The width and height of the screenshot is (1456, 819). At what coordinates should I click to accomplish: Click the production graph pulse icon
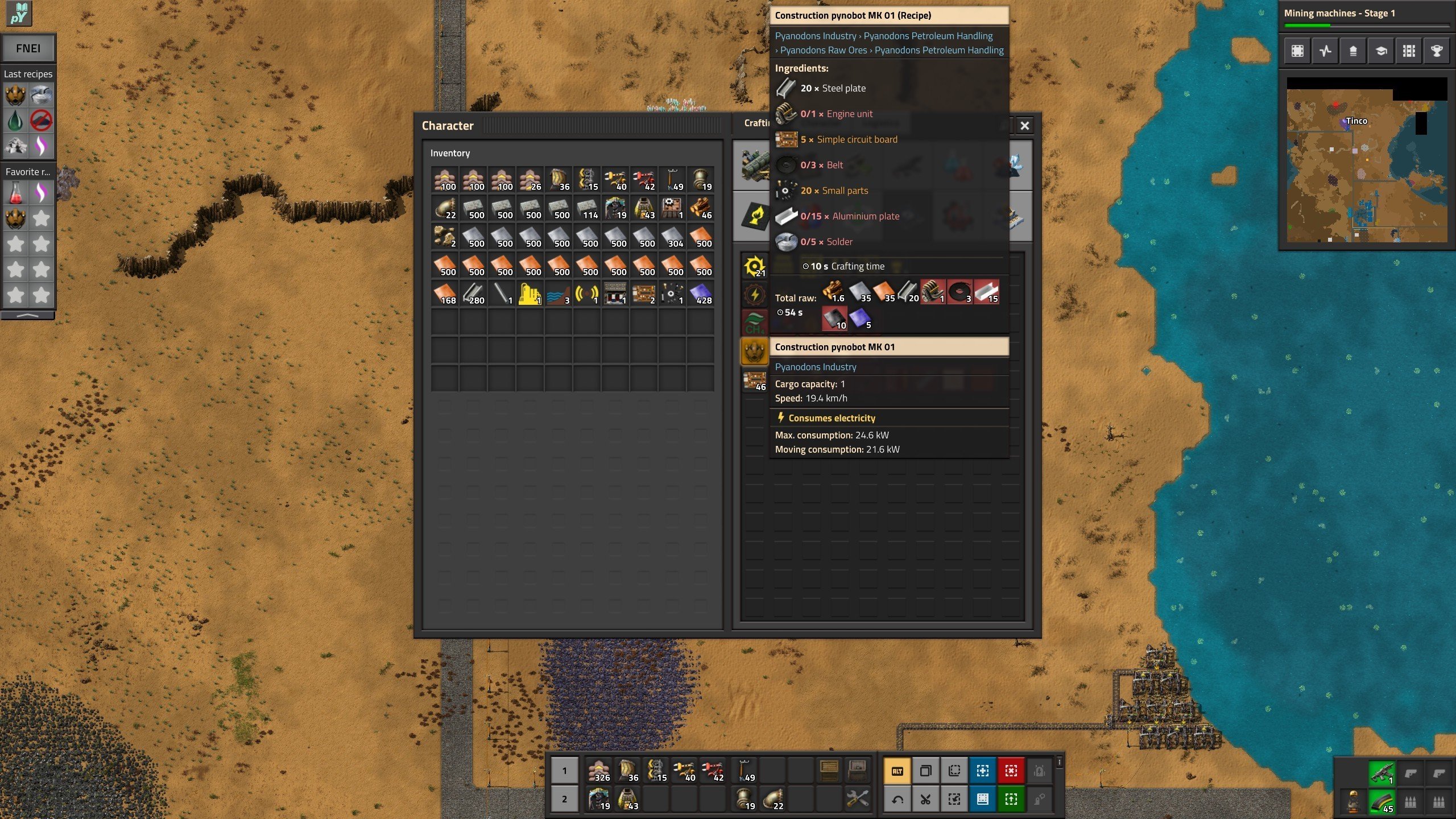point(1325,51)
